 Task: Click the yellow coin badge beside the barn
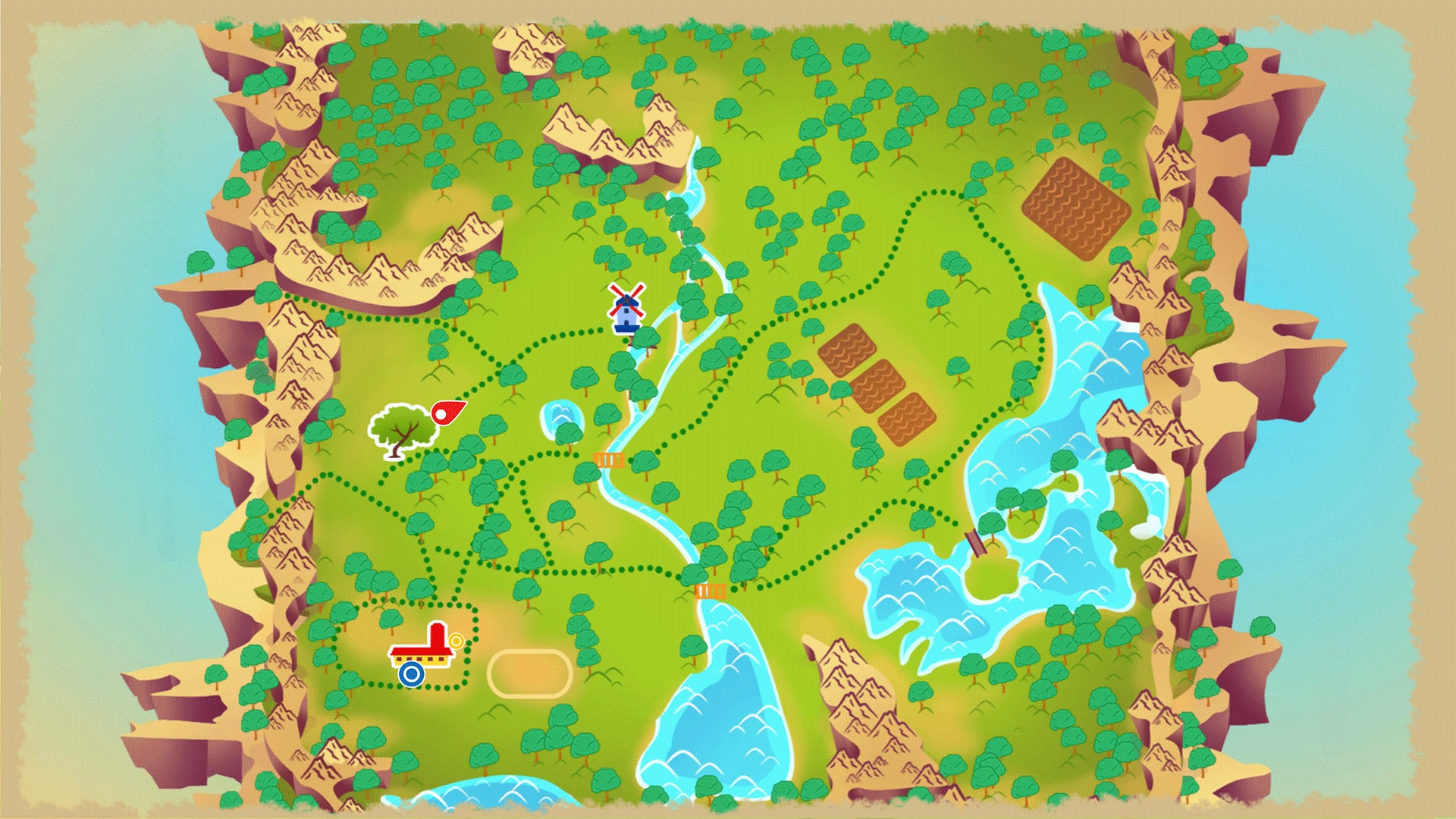[x=456, y=641]
